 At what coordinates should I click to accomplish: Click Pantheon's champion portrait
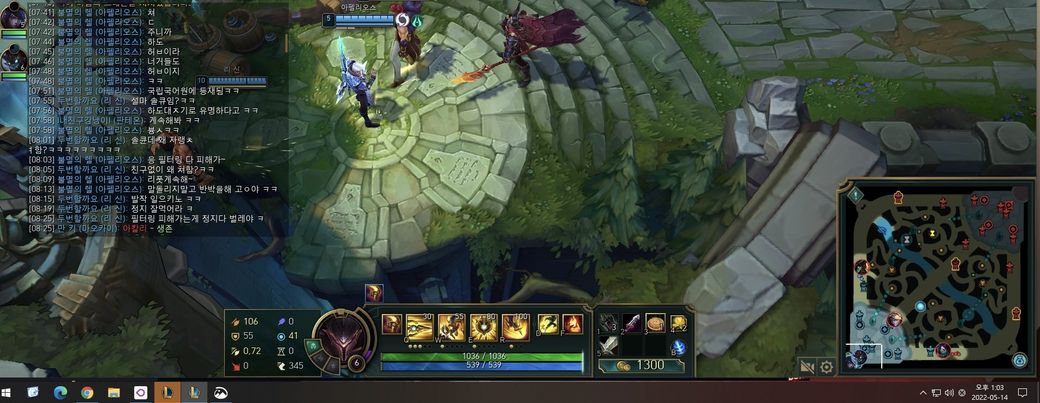(x=342, y=340)
